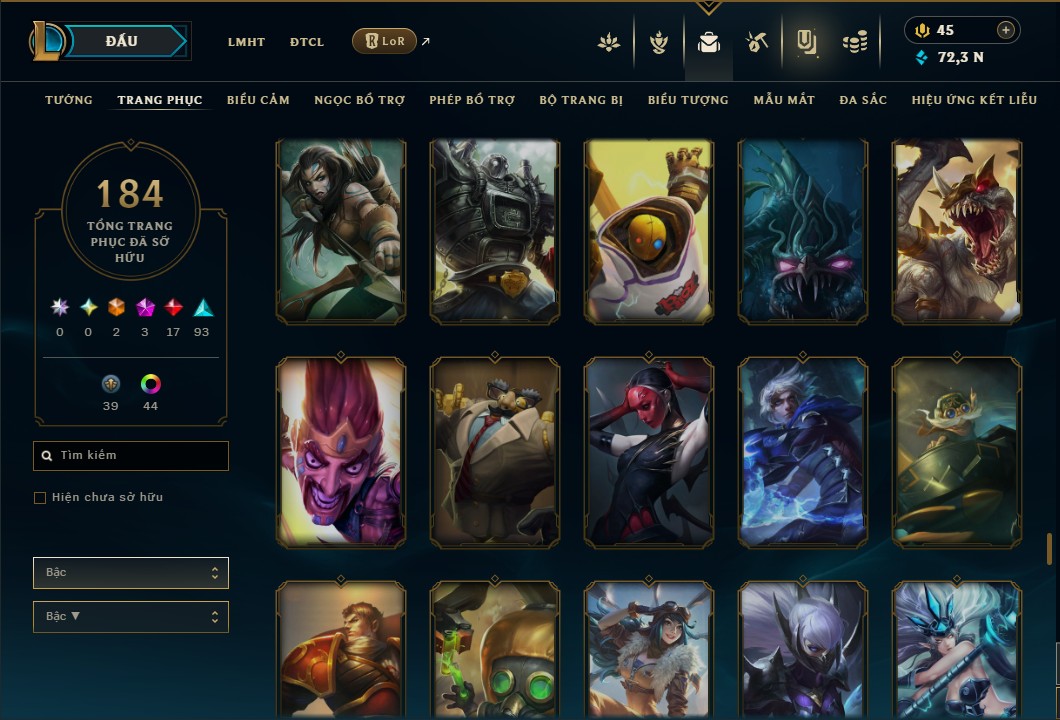
Task: Show the BỘ TRANG BỊ item sets tab
Action: point(581,100)
